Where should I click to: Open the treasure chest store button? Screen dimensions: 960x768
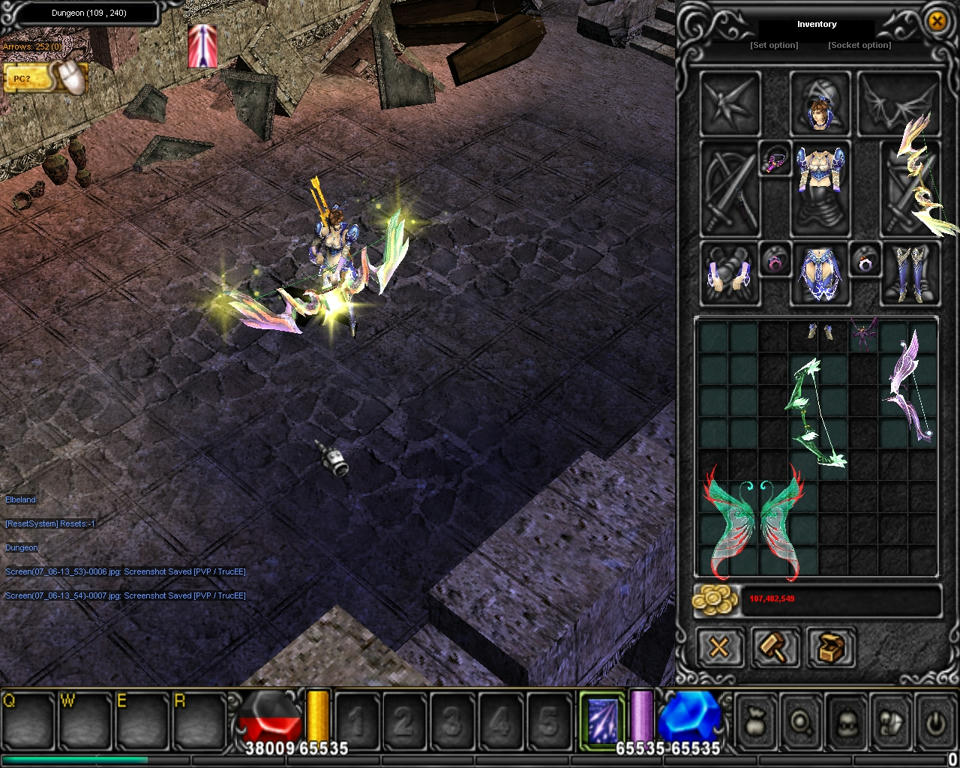(x=830, y=647)
